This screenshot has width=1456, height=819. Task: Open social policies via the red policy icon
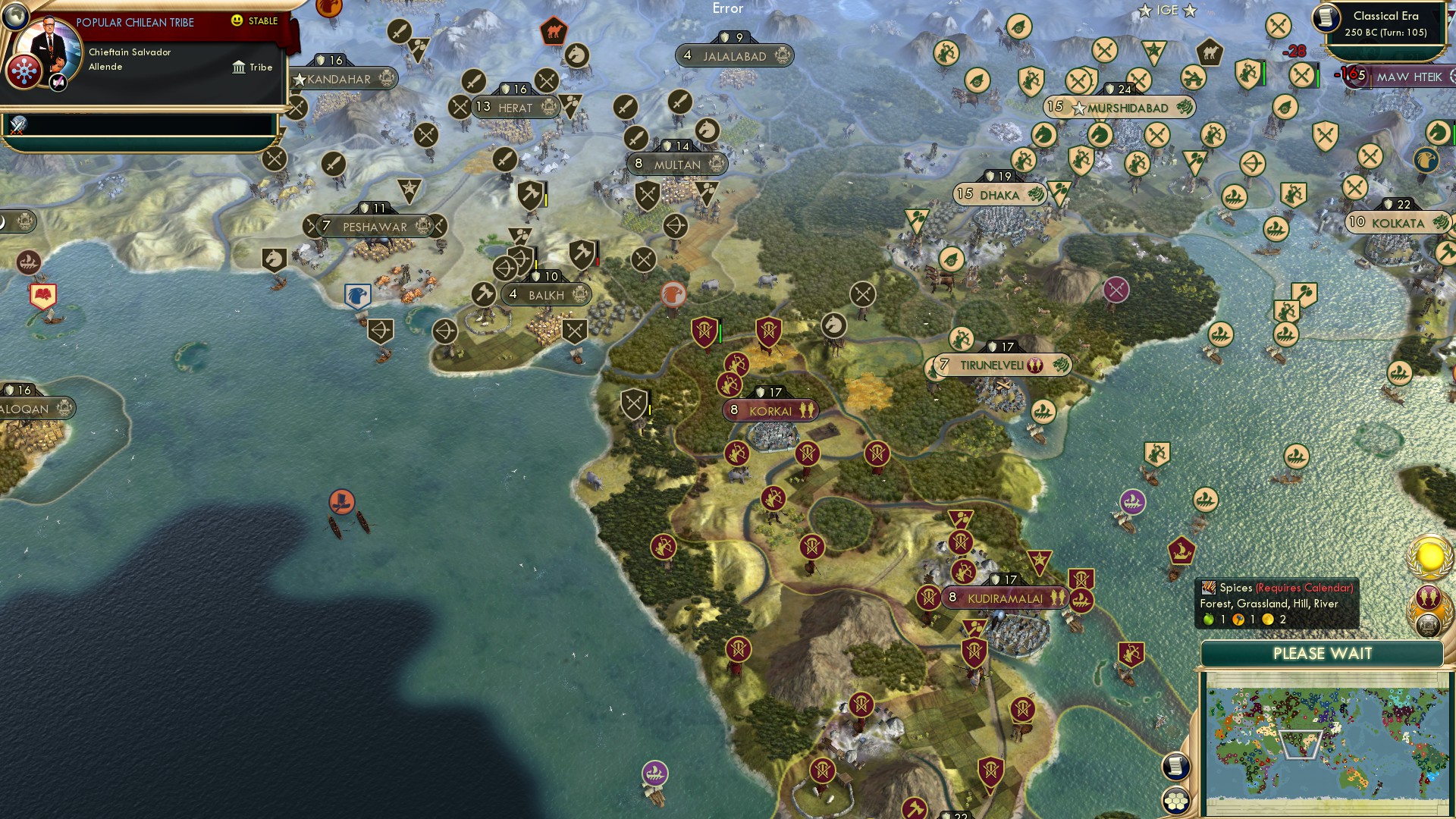[x=25, y=70]
